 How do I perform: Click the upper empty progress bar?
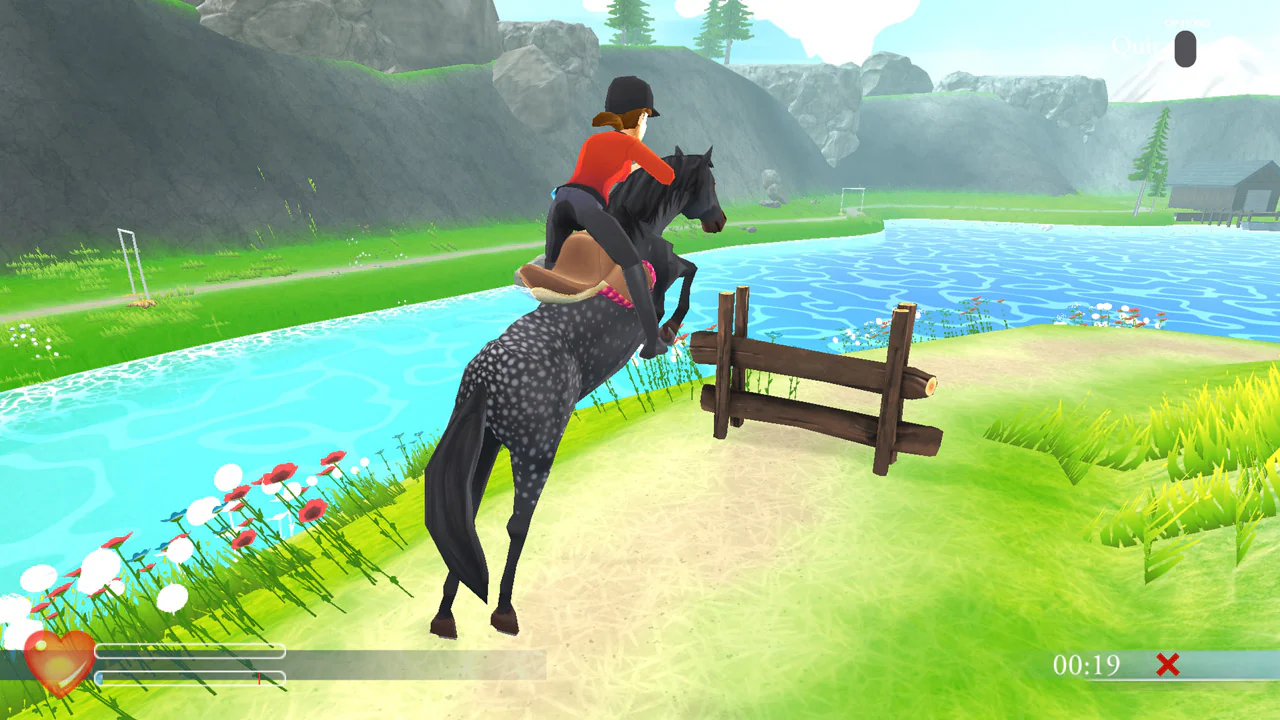190,651
